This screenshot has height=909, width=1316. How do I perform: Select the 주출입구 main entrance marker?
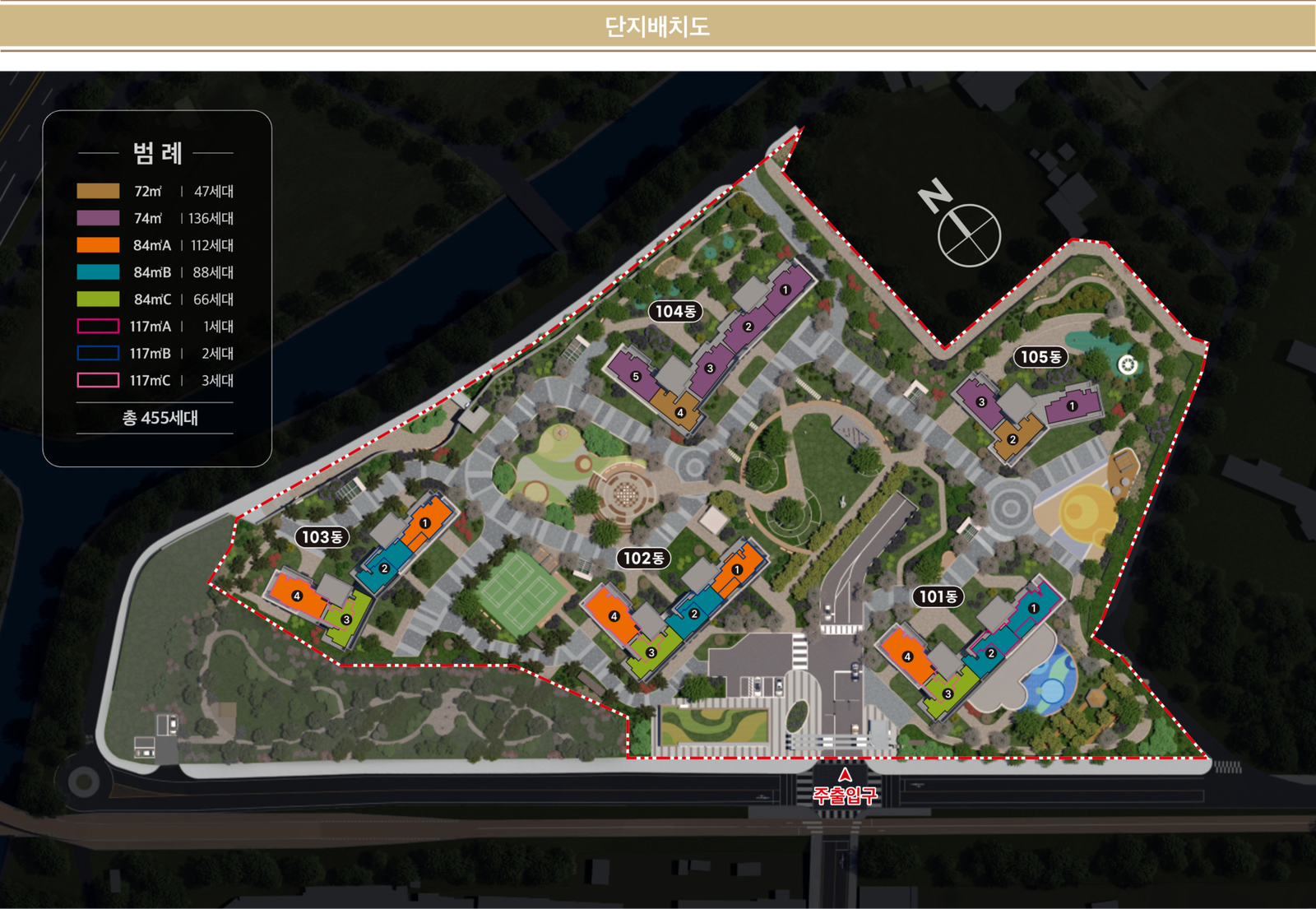(x=845, y=790)
